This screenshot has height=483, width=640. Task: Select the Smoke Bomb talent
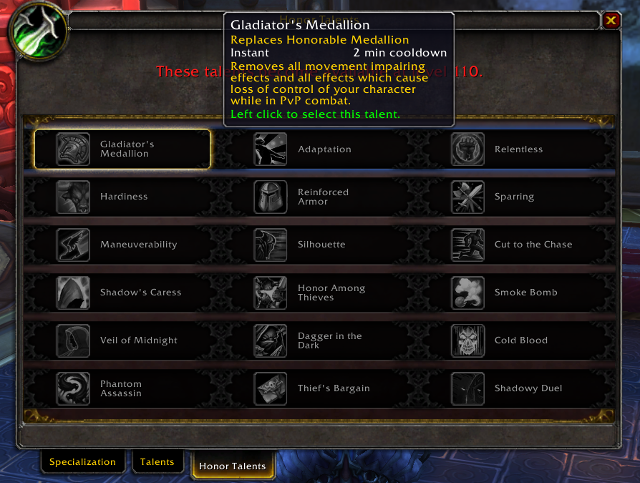click(x=517, y=293)
